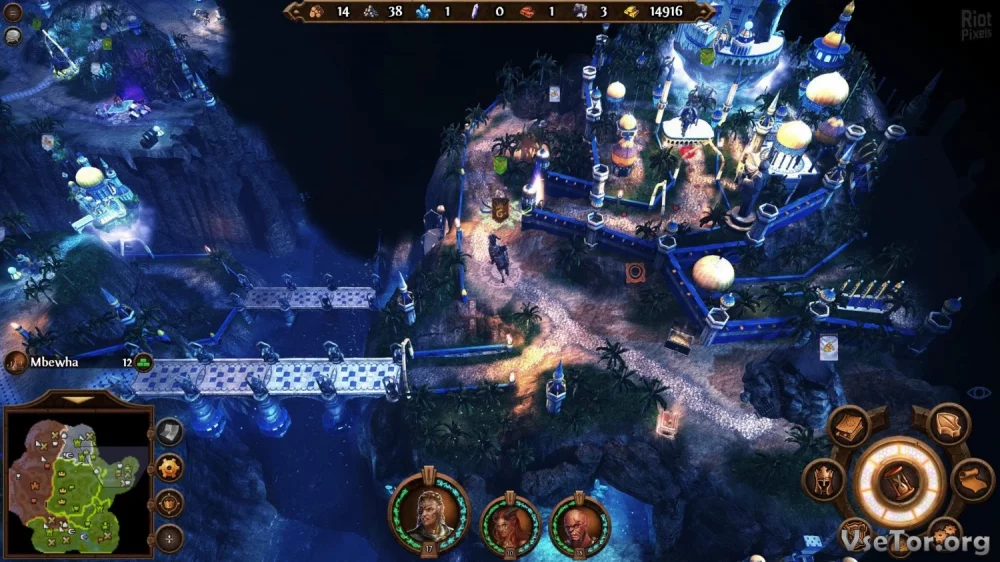Open the crowned helmet kingdom icon
The width and height of the screenshot is (1000, 562).
coord(824,480)
